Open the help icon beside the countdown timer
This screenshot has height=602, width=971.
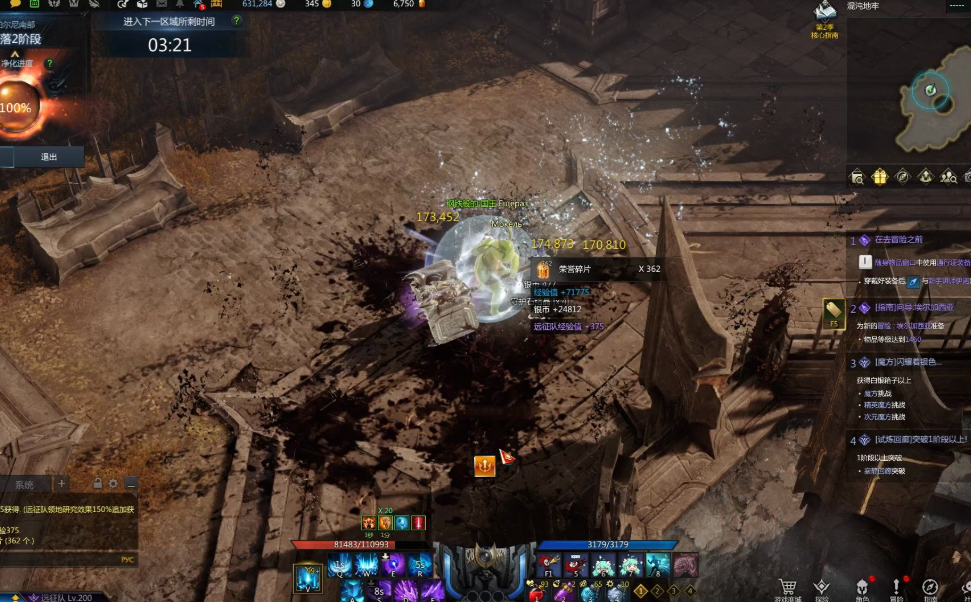coord(236,20)
